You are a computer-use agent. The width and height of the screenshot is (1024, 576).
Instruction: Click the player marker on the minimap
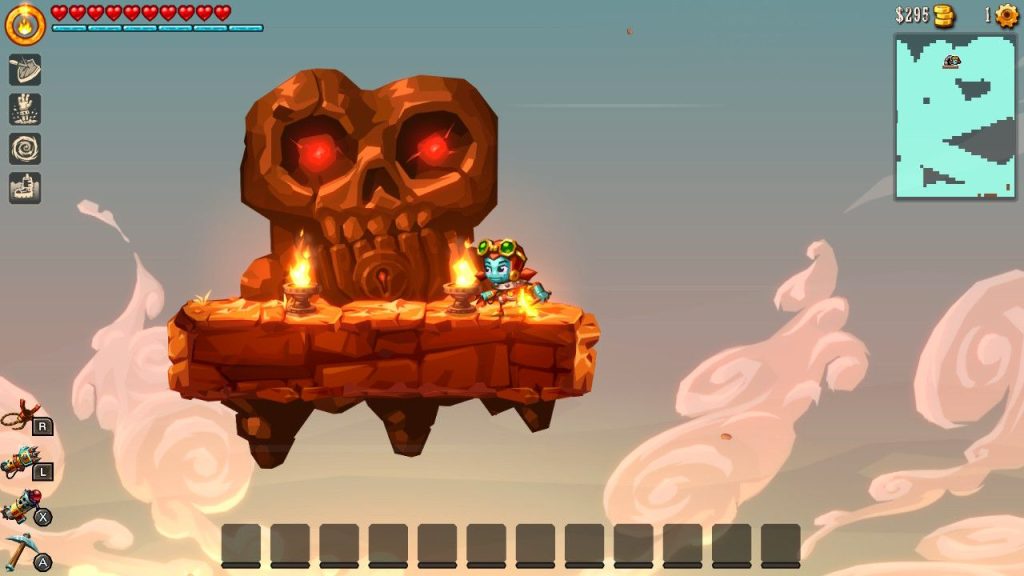[x=951, y=62]
